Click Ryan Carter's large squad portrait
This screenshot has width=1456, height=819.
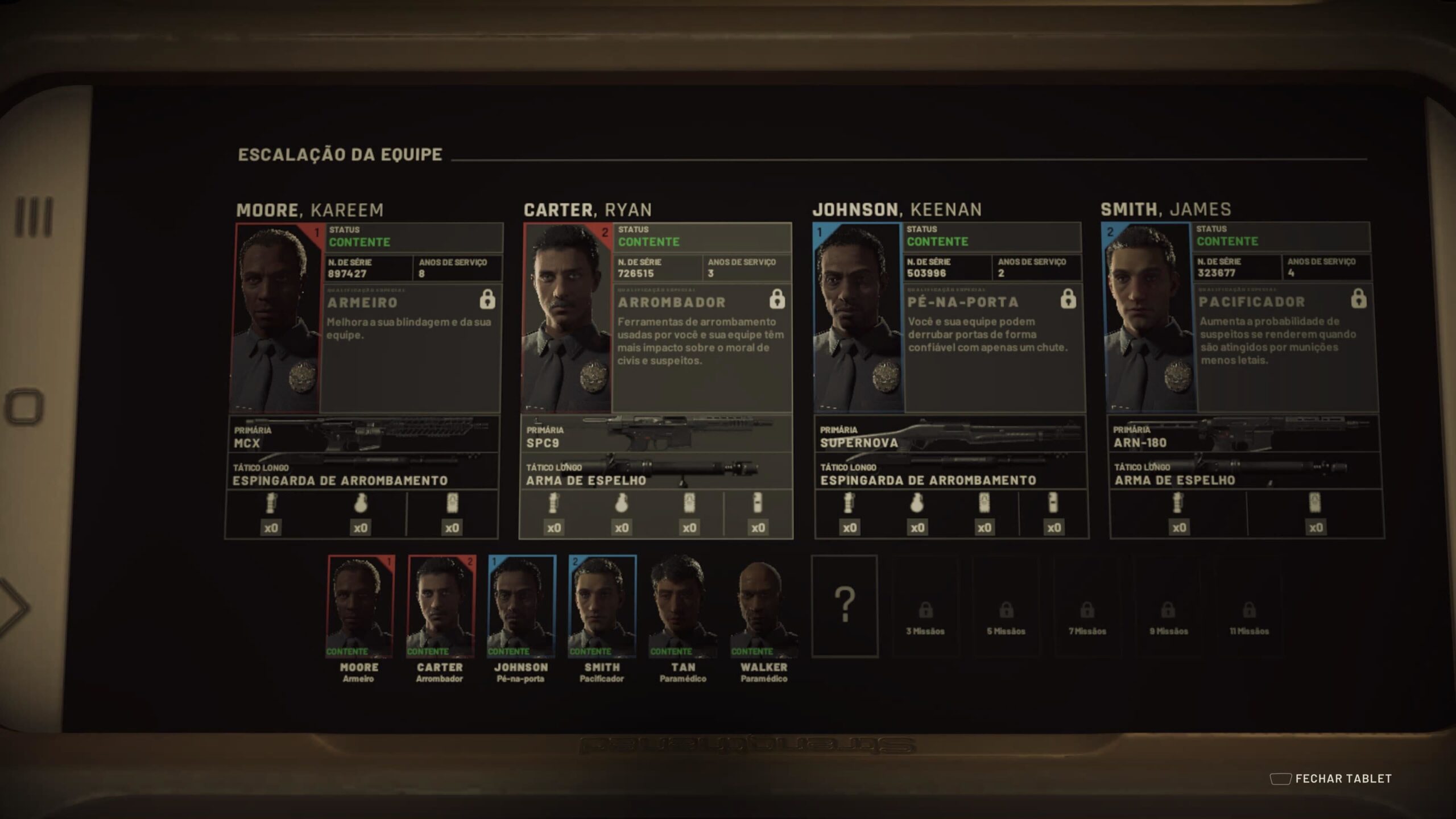point(567,318)
